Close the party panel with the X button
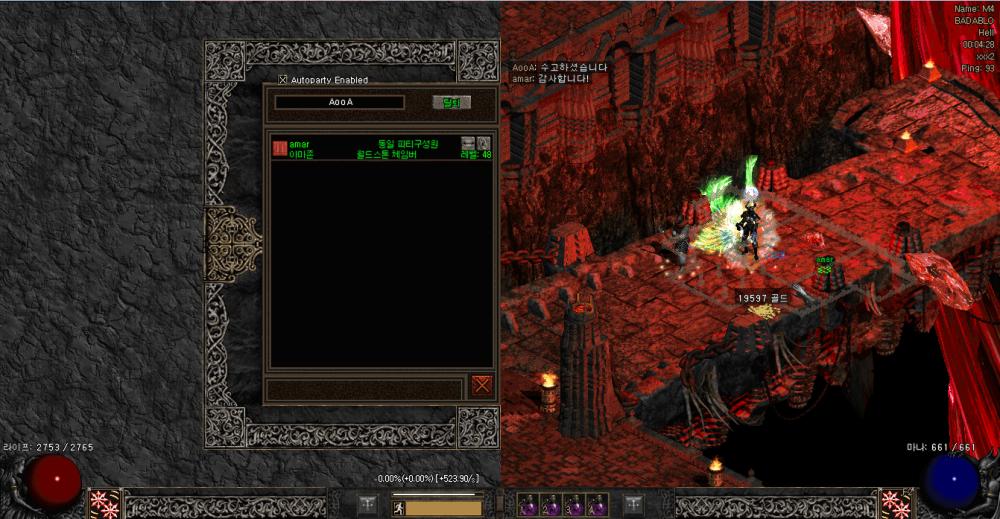 coord(482,385)
